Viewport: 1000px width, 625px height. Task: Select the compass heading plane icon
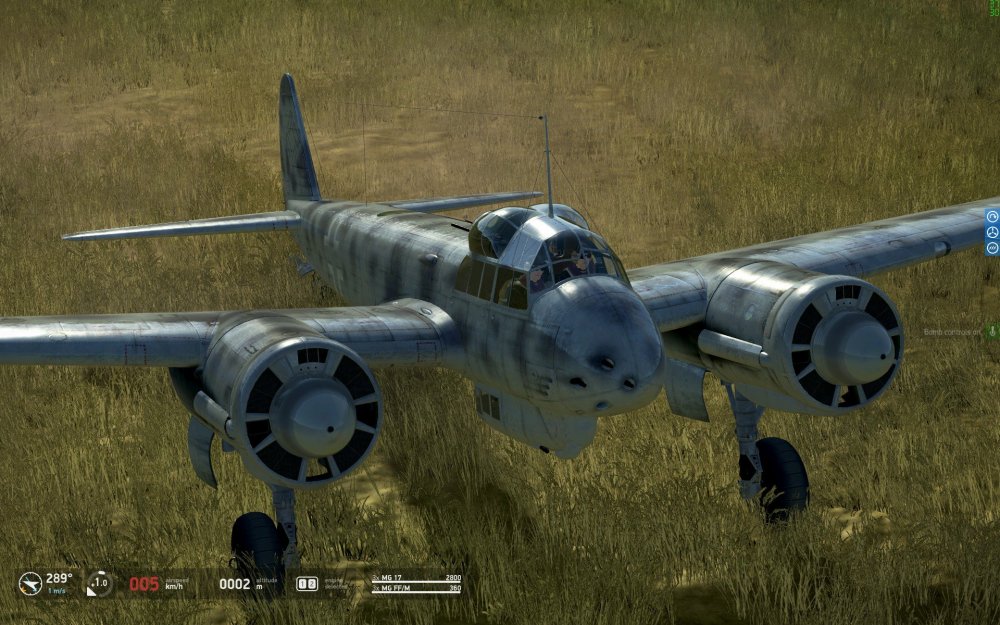pyautogui.click(x=30, y=583)
